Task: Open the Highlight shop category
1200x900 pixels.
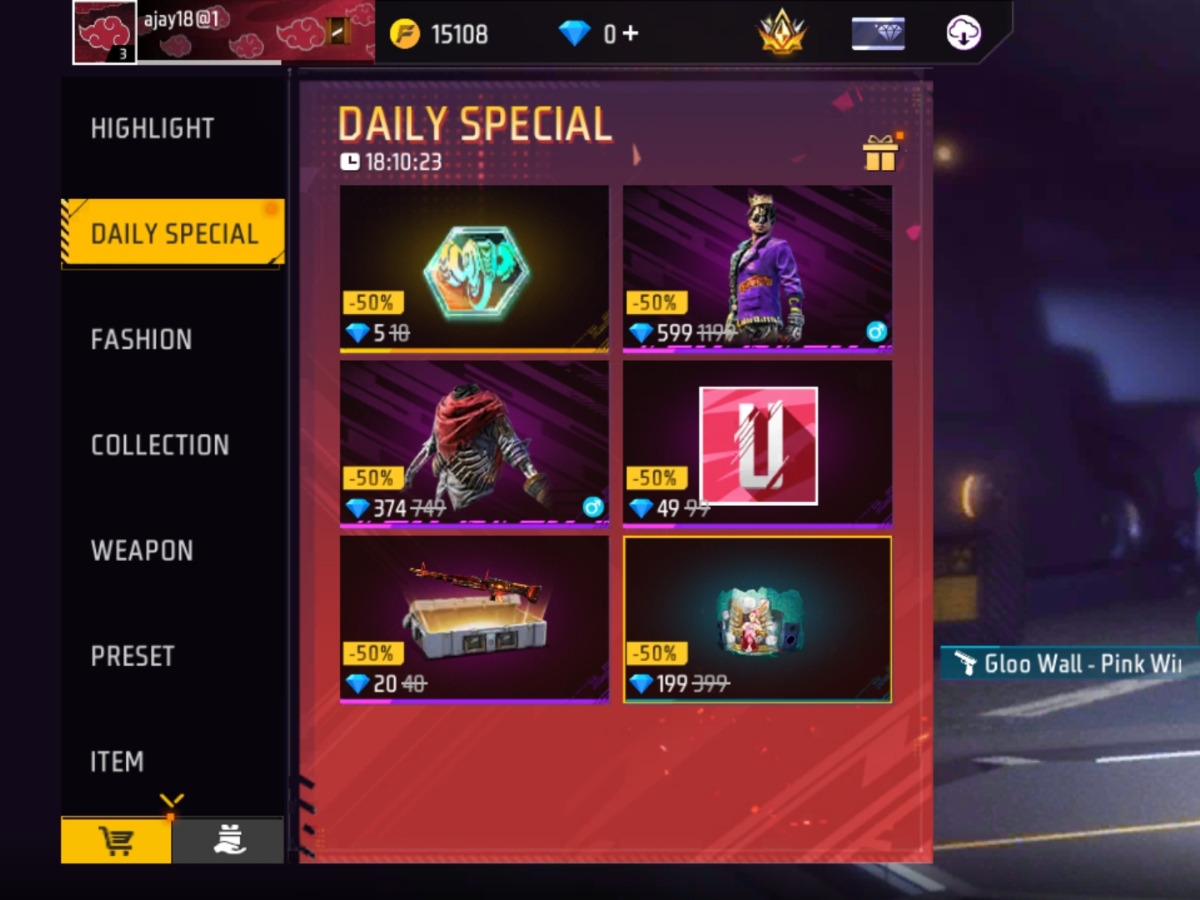Action: tap(152, 129)
